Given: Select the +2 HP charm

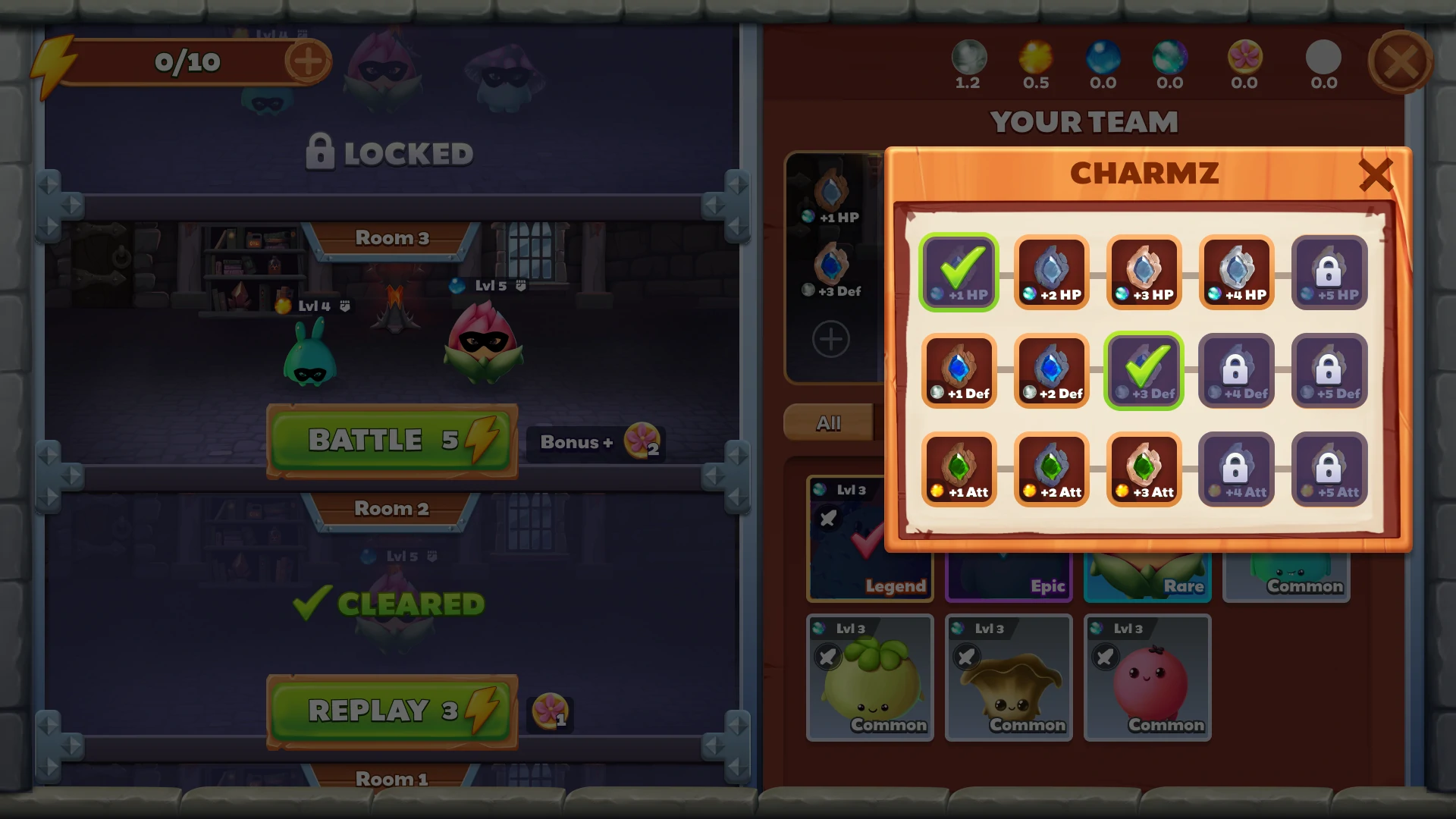Looking at the screenshot, I should click(x=1052, y=273).
